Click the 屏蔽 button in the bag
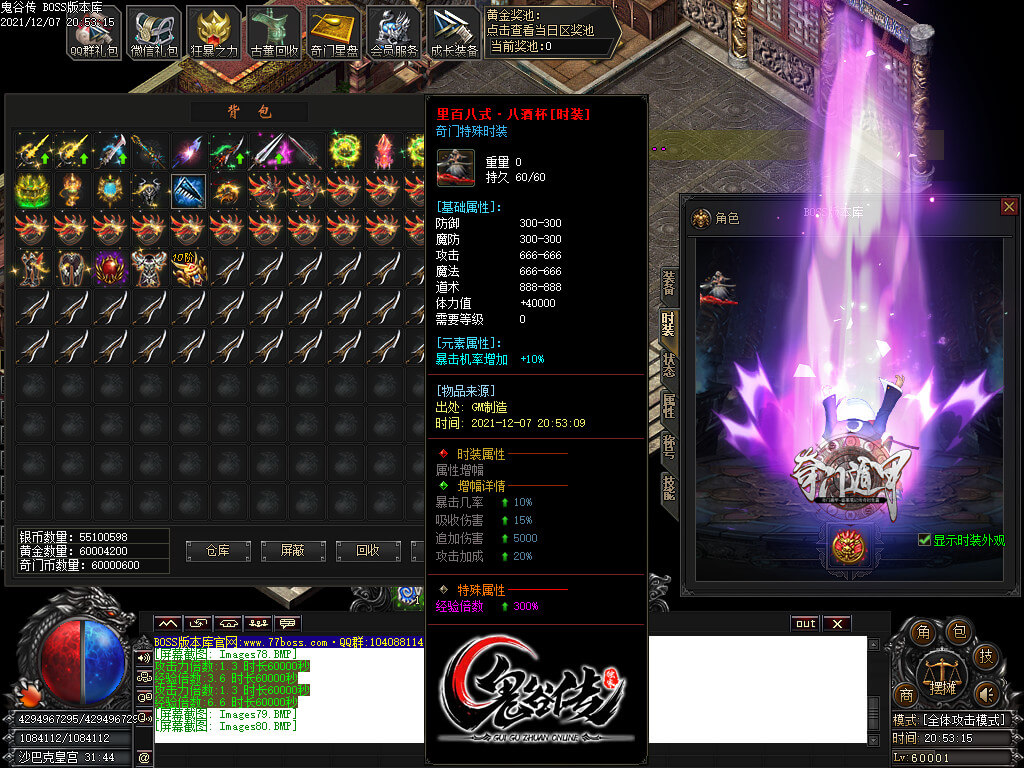Screen dimensions: 1024x768 tap(293, 550)
